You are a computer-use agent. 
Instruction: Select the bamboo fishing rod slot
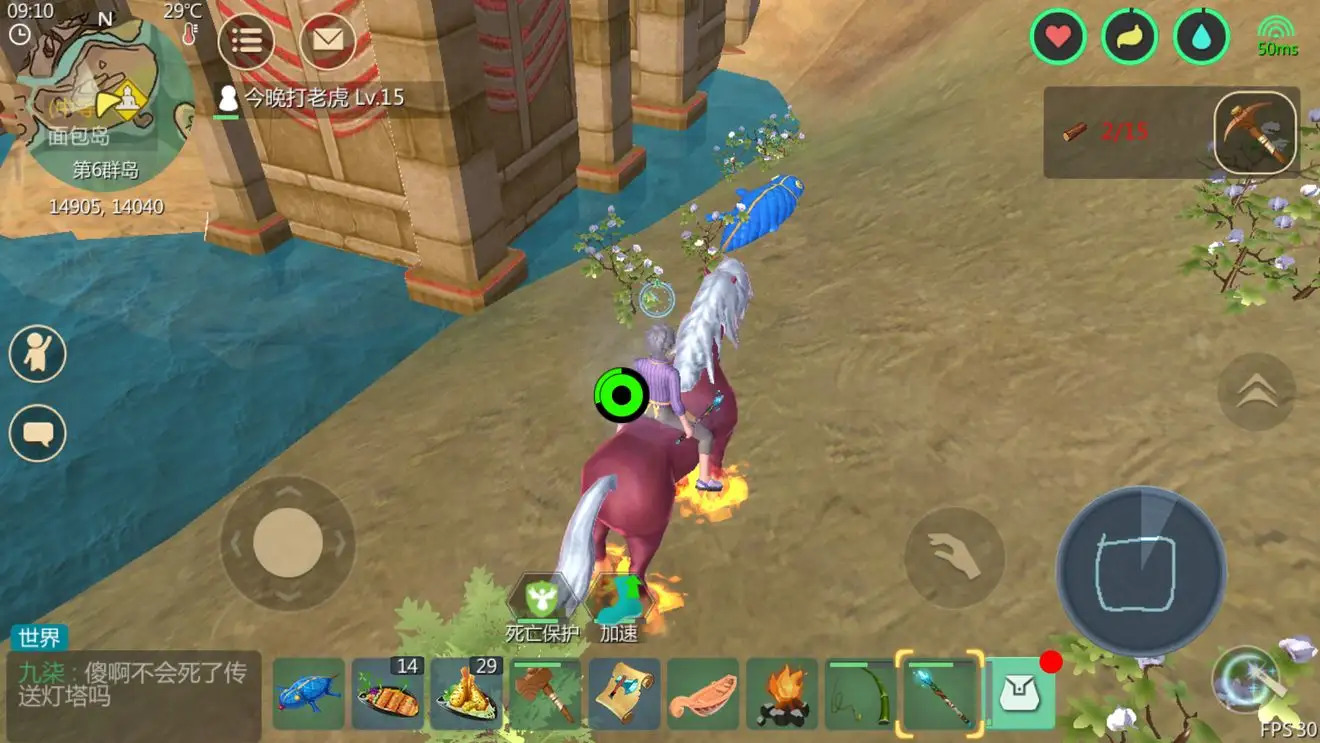pos(861,693)
